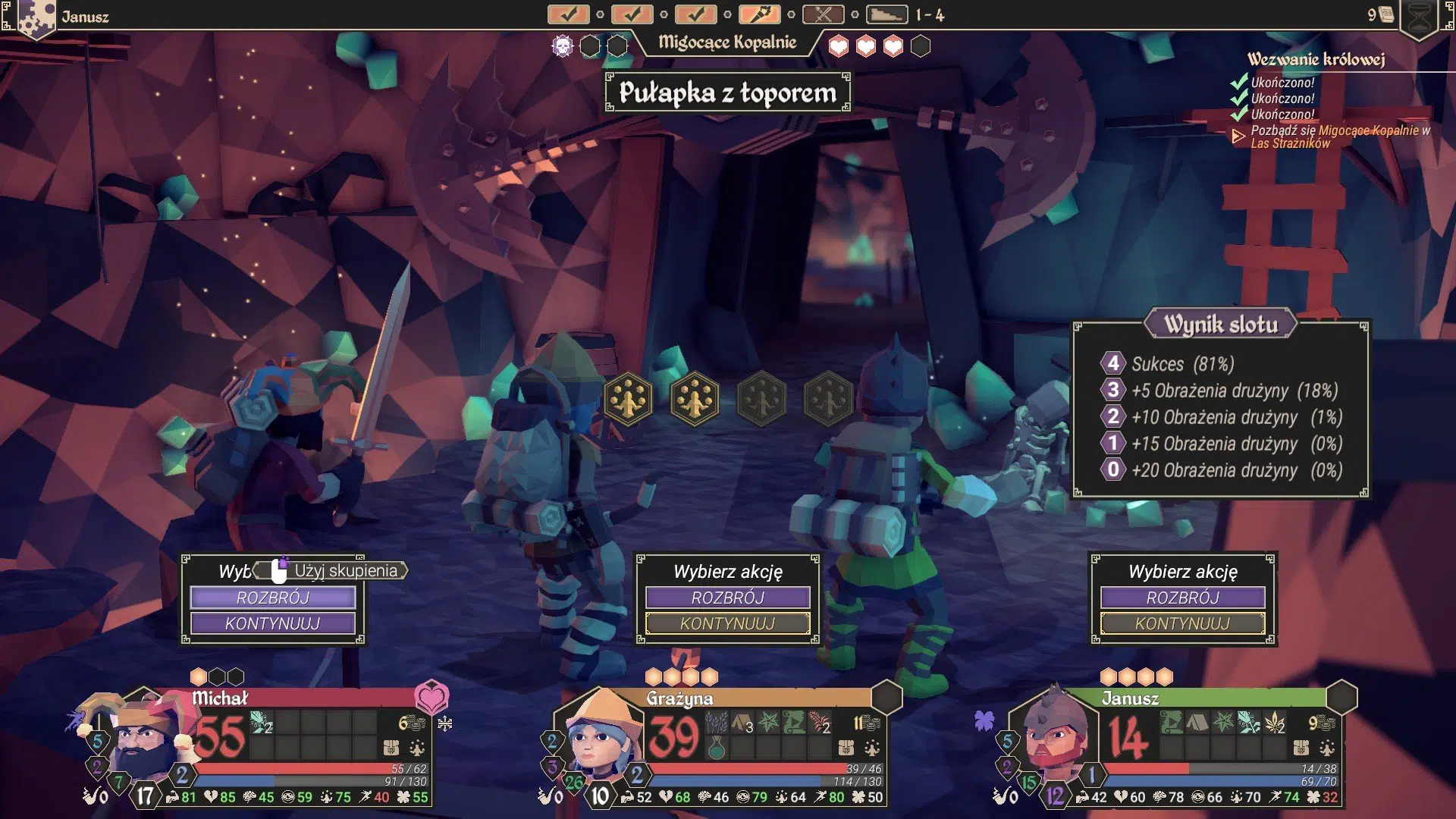Choose KONTYNUUJ for Michał
The height and width of the screenshot is (819, 1456).
272,623
